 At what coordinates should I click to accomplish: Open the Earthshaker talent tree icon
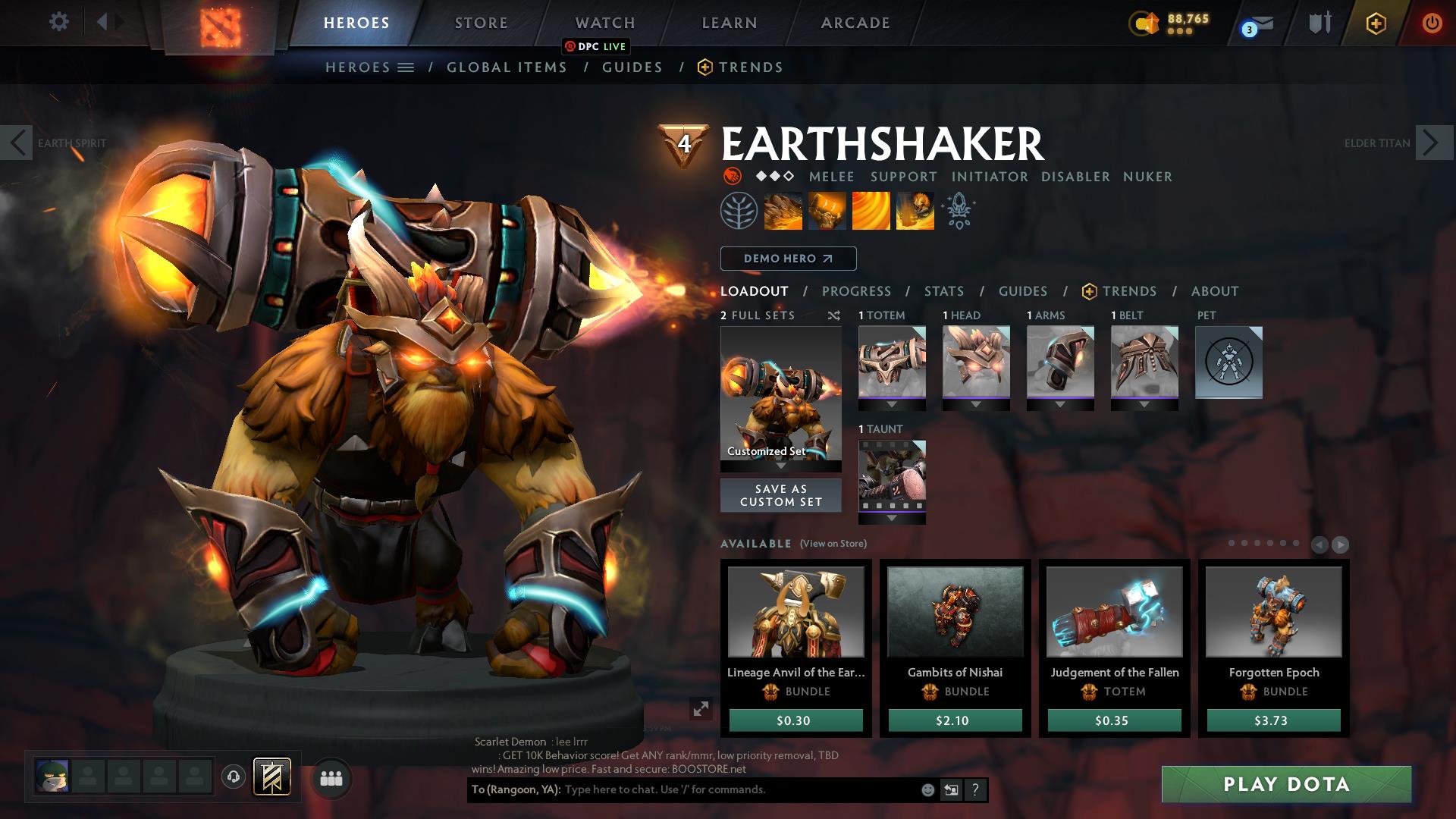[737, 212]
